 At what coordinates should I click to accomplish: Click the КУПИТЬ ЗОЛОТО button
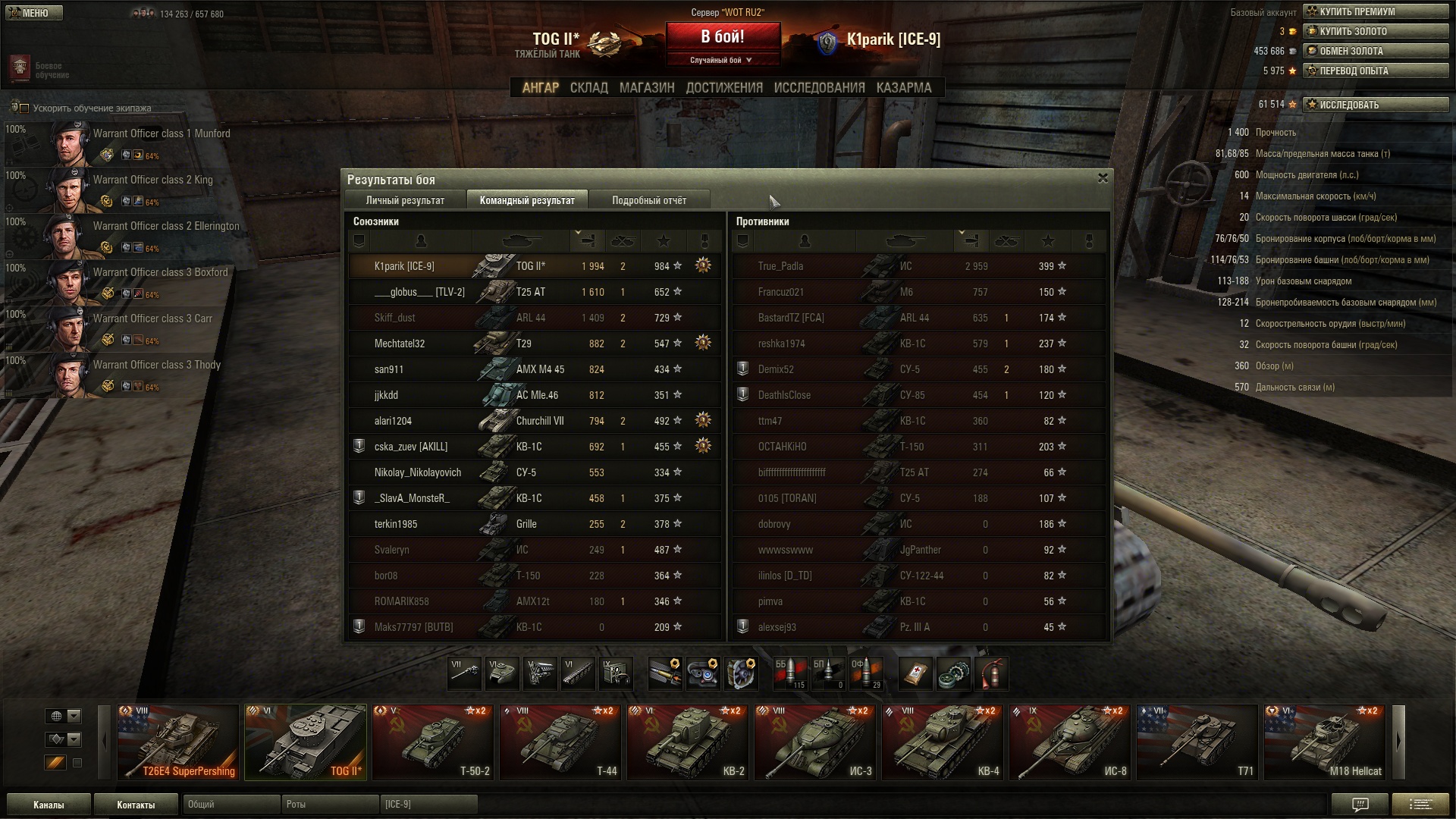coord(1375,31)
